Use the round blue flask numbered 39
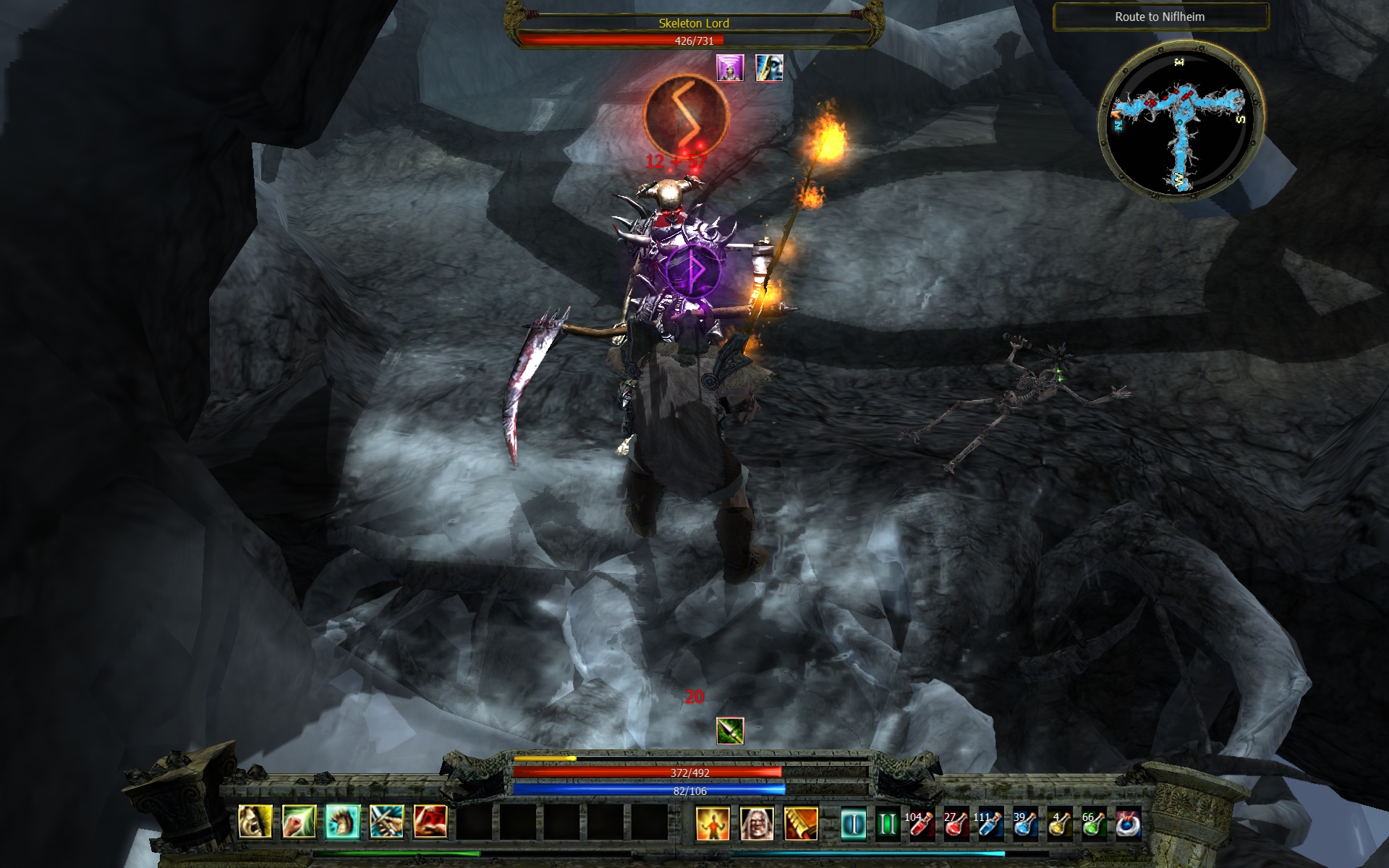This screenshot has height=868, width=1389. click(1024, 824)
